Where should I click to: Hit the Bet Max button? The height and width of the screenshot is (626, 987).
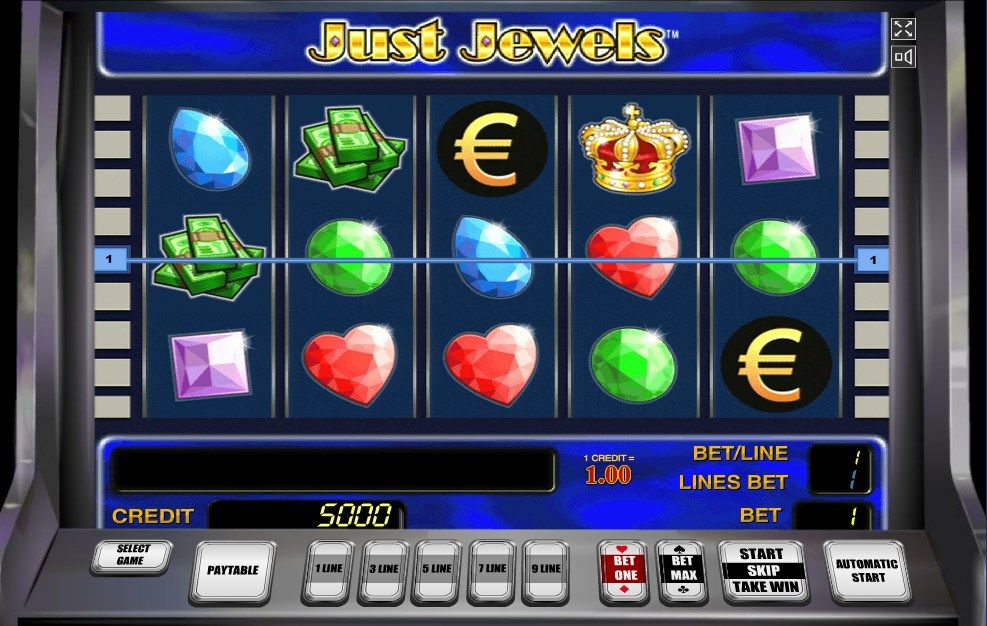[680, 570]
